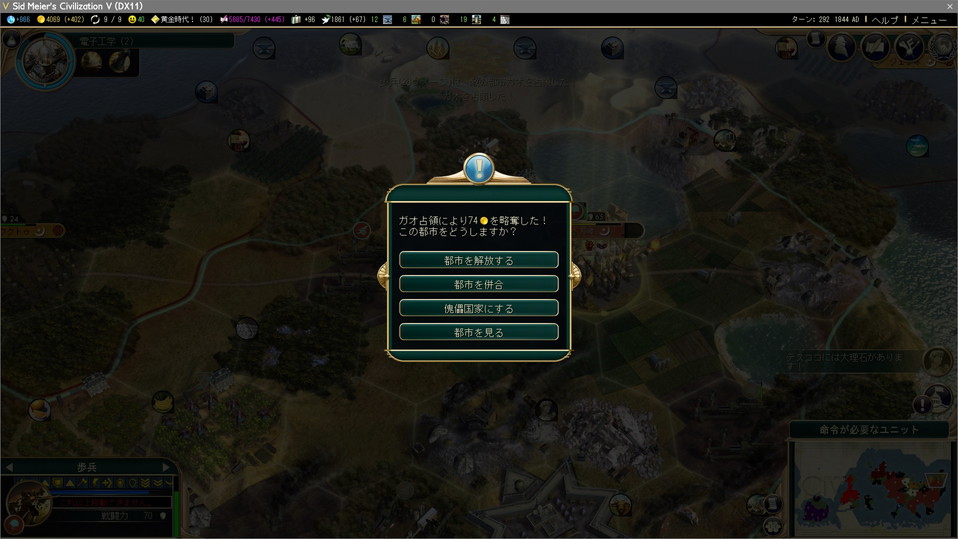958x539 pixels.
Task: Select 都市を併合 to annex the city
Action: 478,284
